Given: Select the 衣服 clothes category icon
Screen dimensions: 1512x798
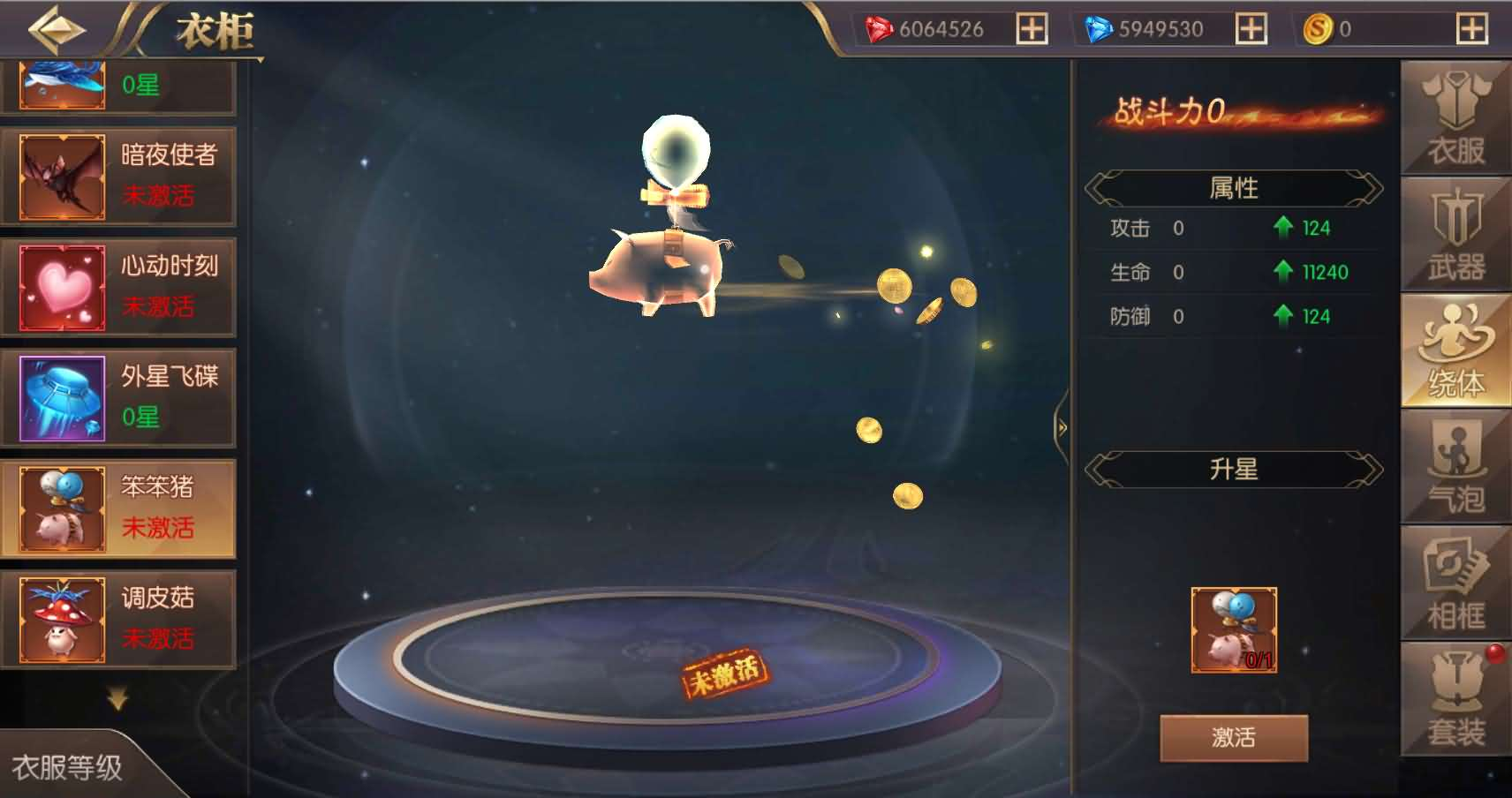Looking at the screenshot, I should (1454, 115).
